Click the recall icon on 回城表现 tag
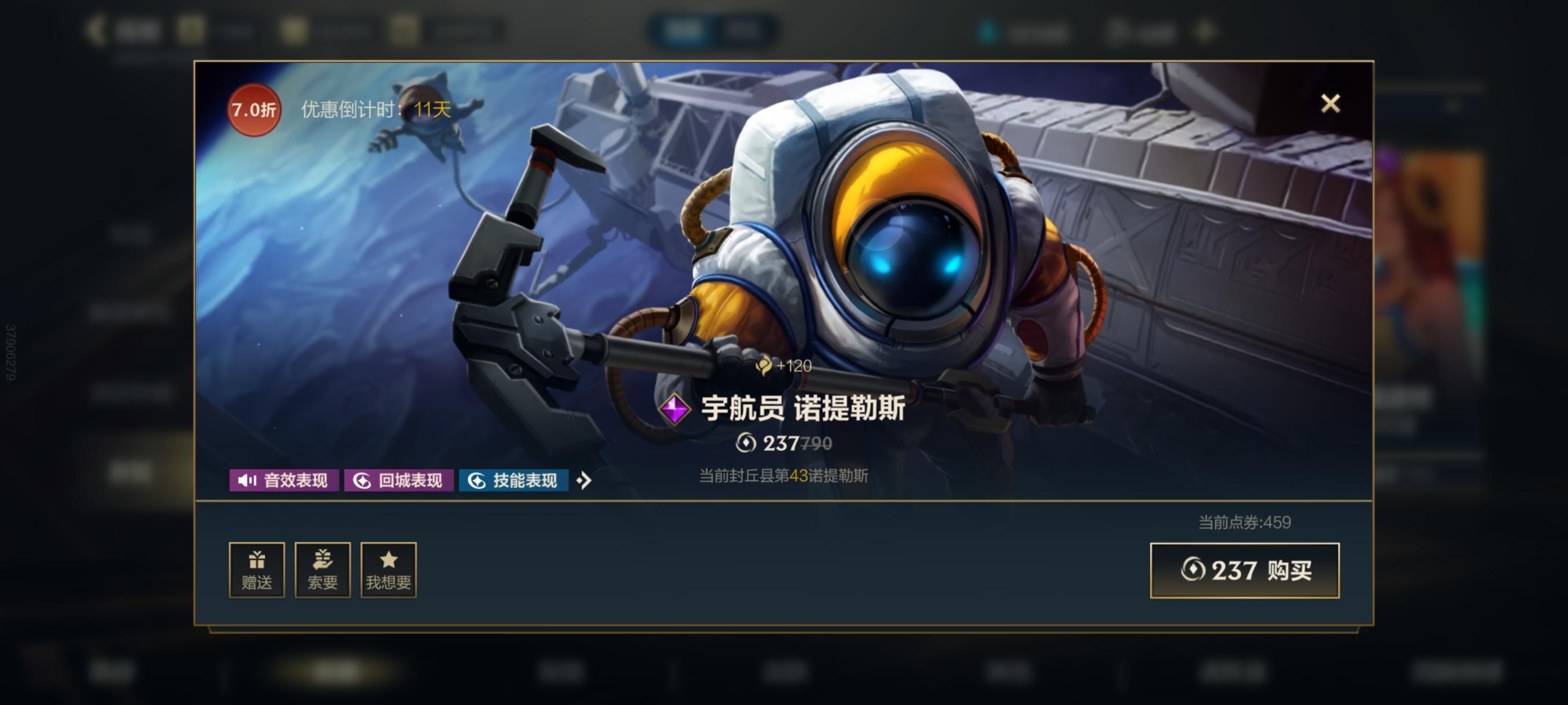Viewport: 1568px width, 705px height. point(363,481)
